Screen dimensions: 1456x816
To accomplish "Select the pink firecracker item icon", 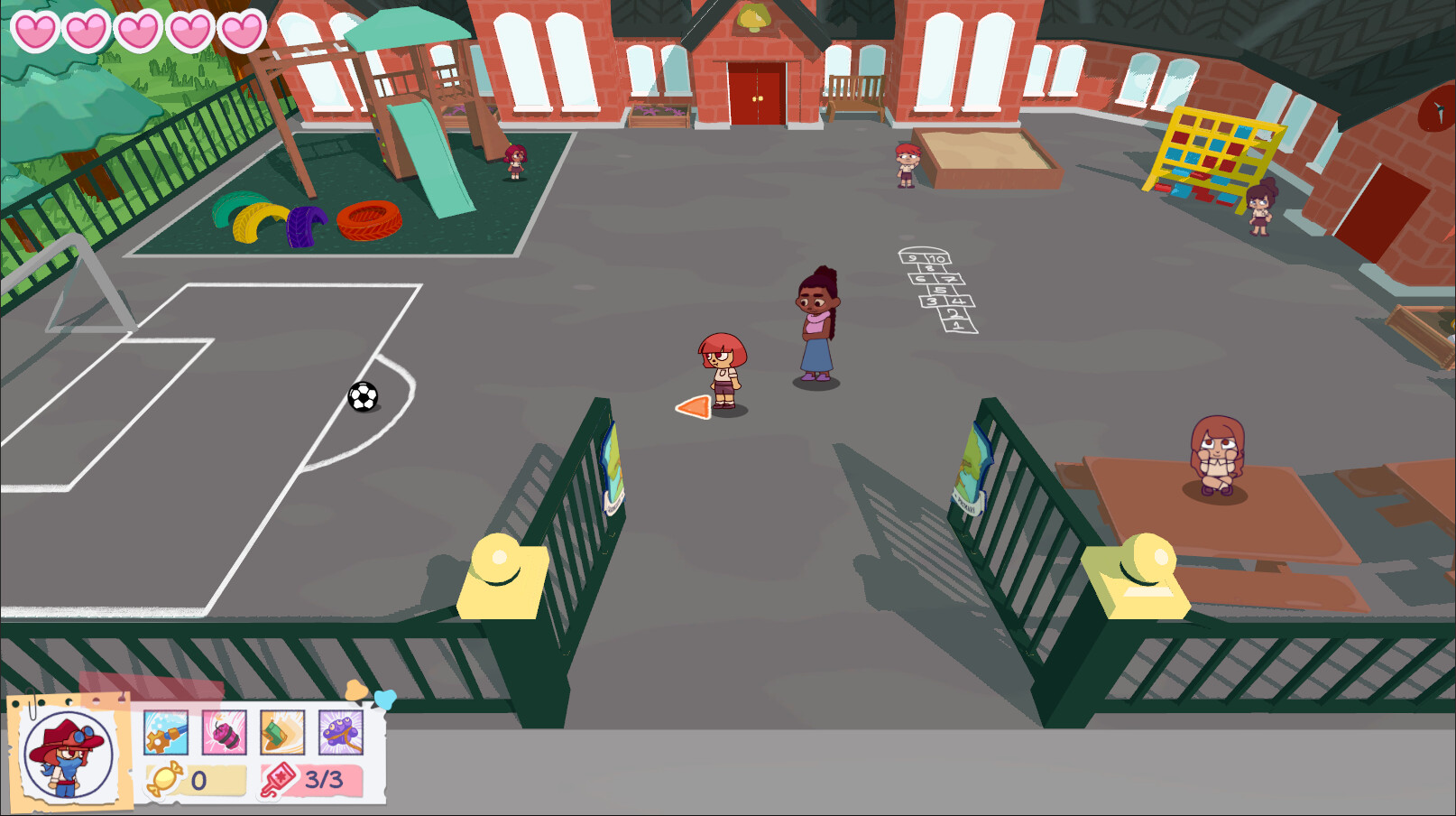I will [x=225, y=732].
